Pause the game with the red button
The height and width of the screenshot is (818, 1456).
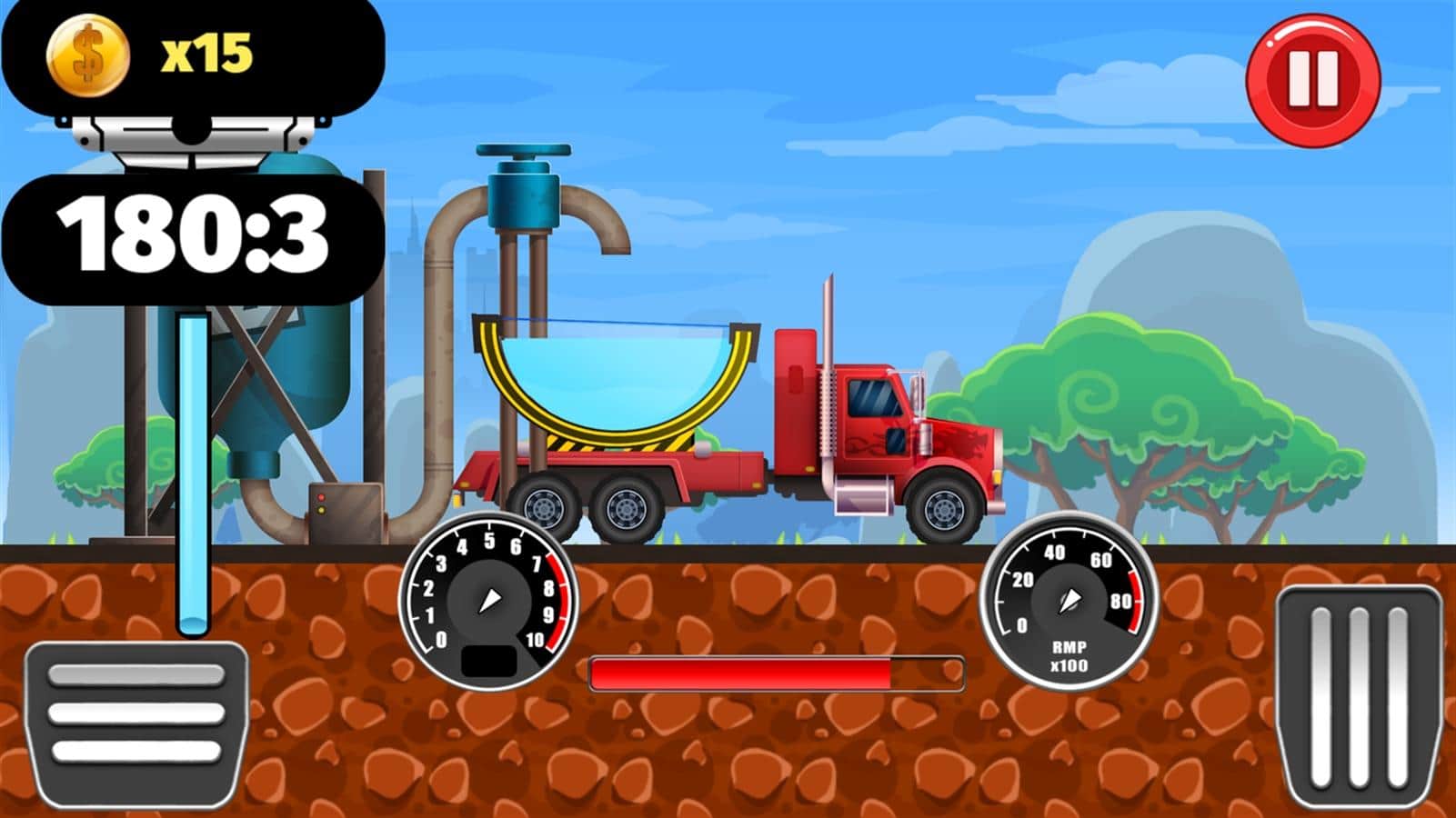1312,80
